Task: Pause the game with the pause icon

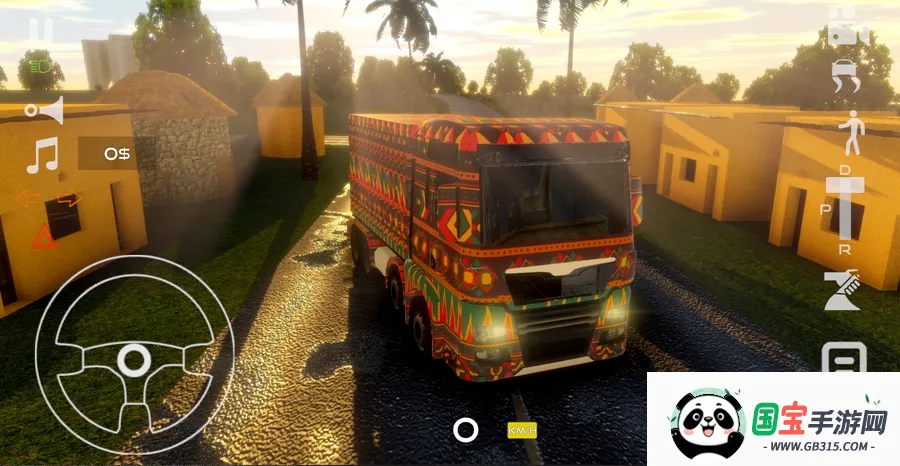Action: point(41,30)
